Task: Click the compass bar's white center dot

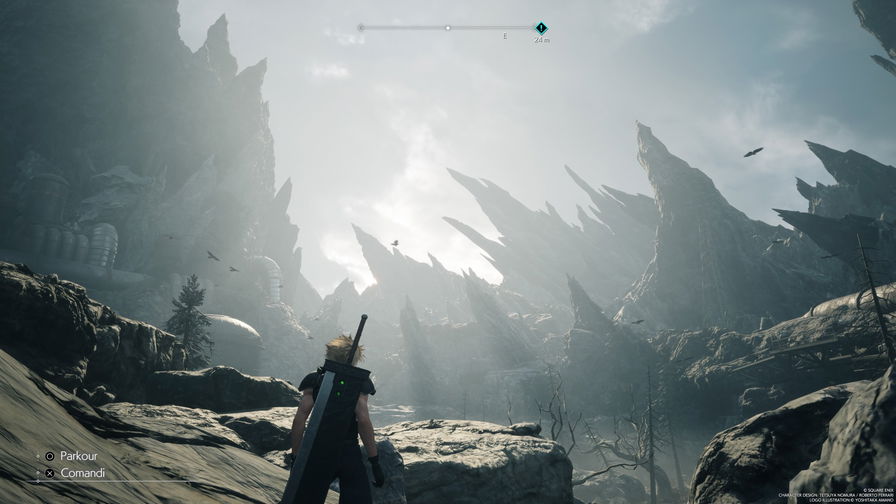Action: (447, 28)
